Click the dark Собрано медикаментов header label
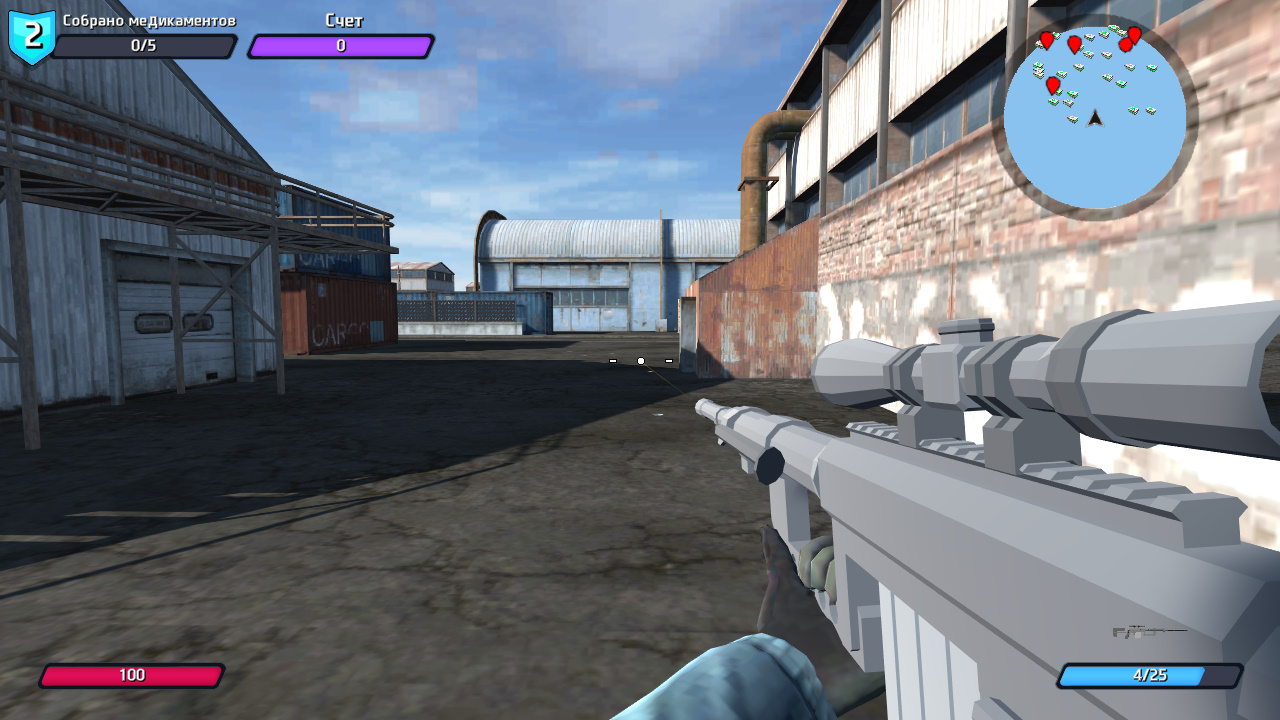The width and height of the screenshot is (1280, 720). click(x=150, y=18)
